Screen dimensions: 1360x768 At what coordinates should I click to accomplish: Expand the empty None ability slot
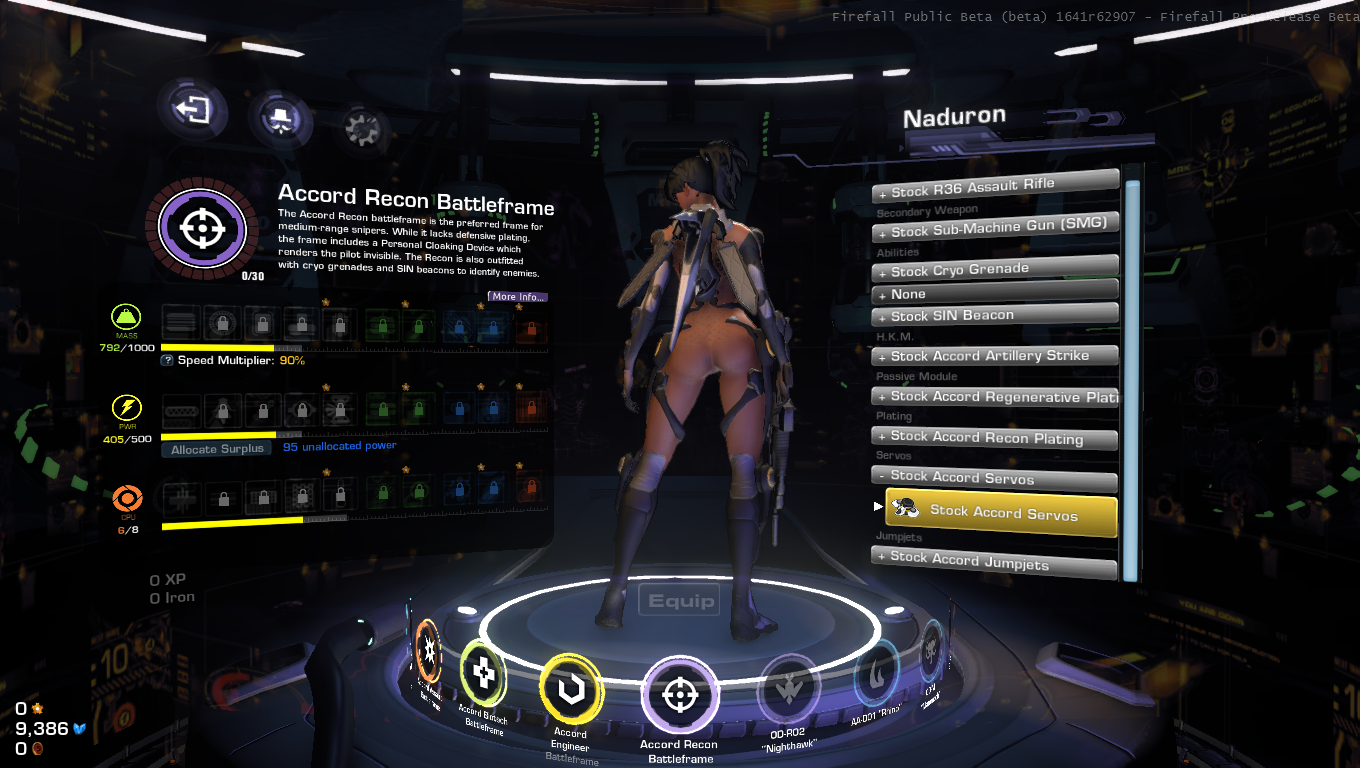pyautogui.click(x=994, y=294)
